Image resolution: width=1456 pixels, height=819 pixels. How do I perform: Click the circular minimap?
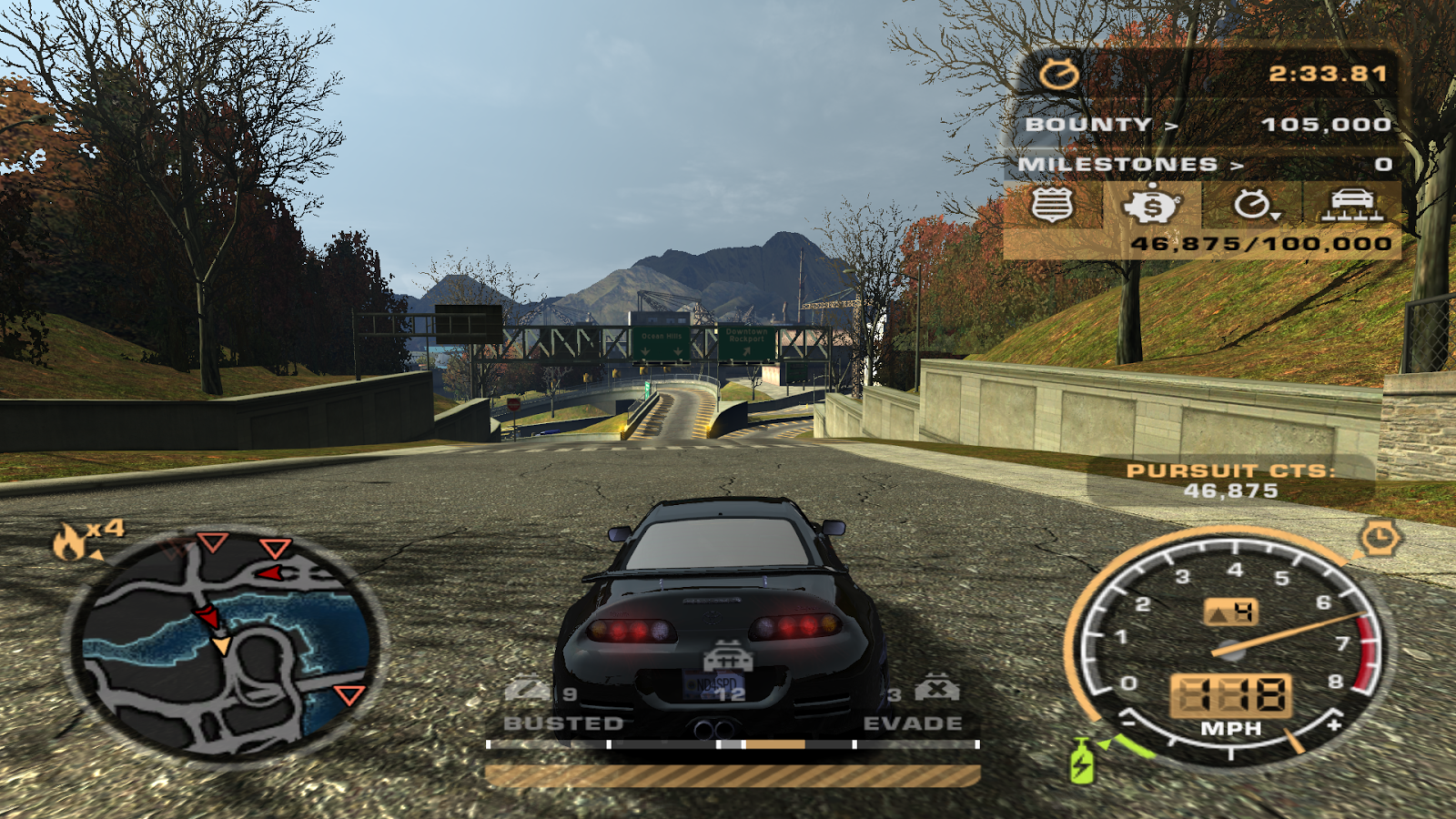[x=225, y=645]
